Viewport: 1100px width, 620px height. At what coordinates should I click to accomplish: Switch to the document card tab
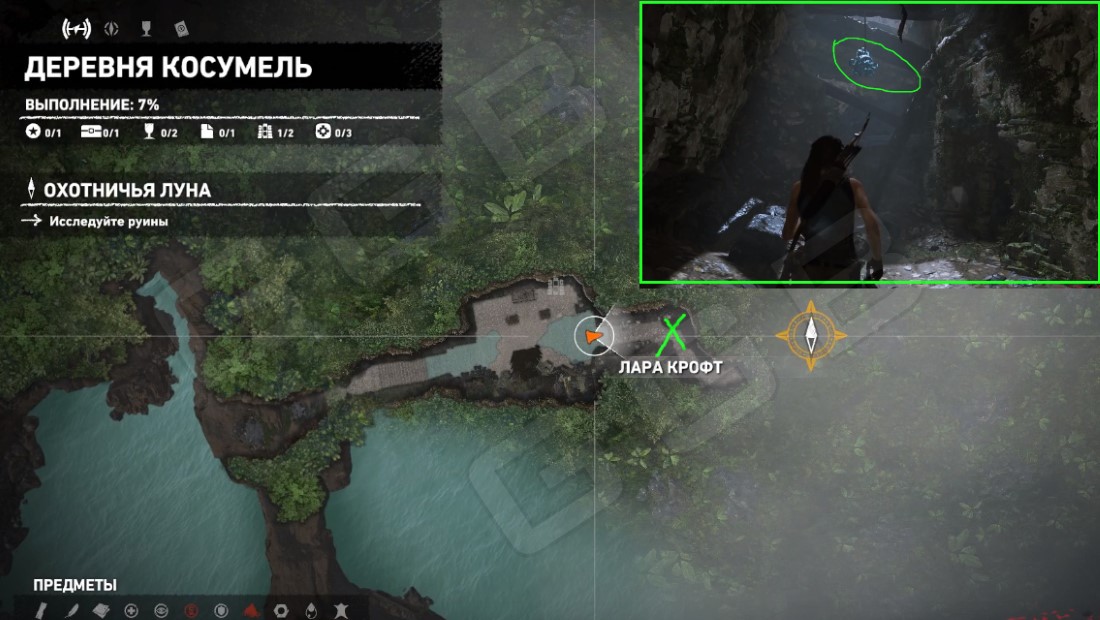pyautogui.click(x=181, y=28)
